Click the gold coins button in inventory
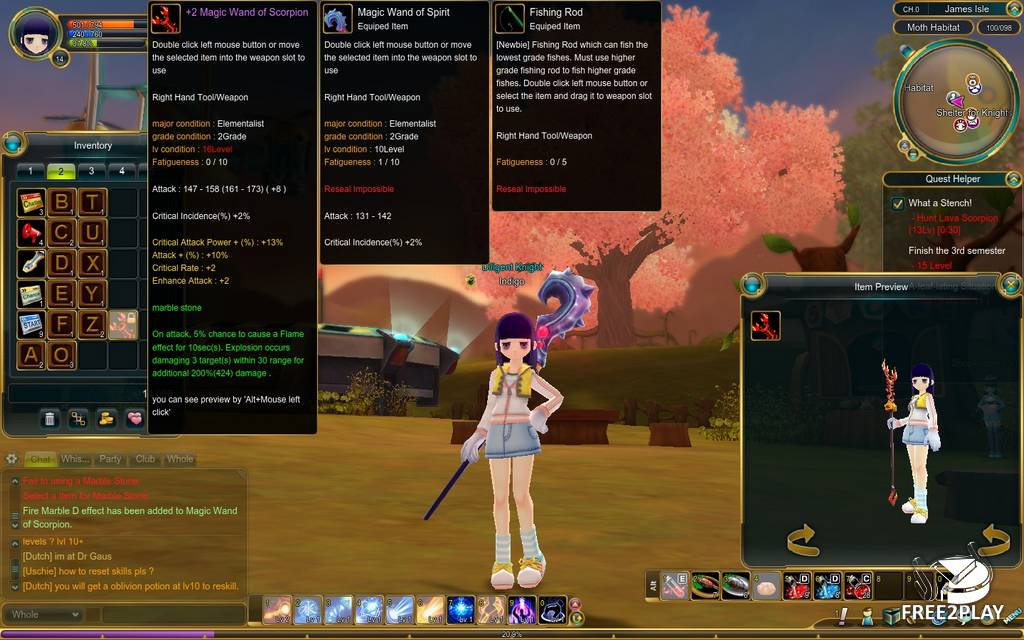 pos(105,418)
